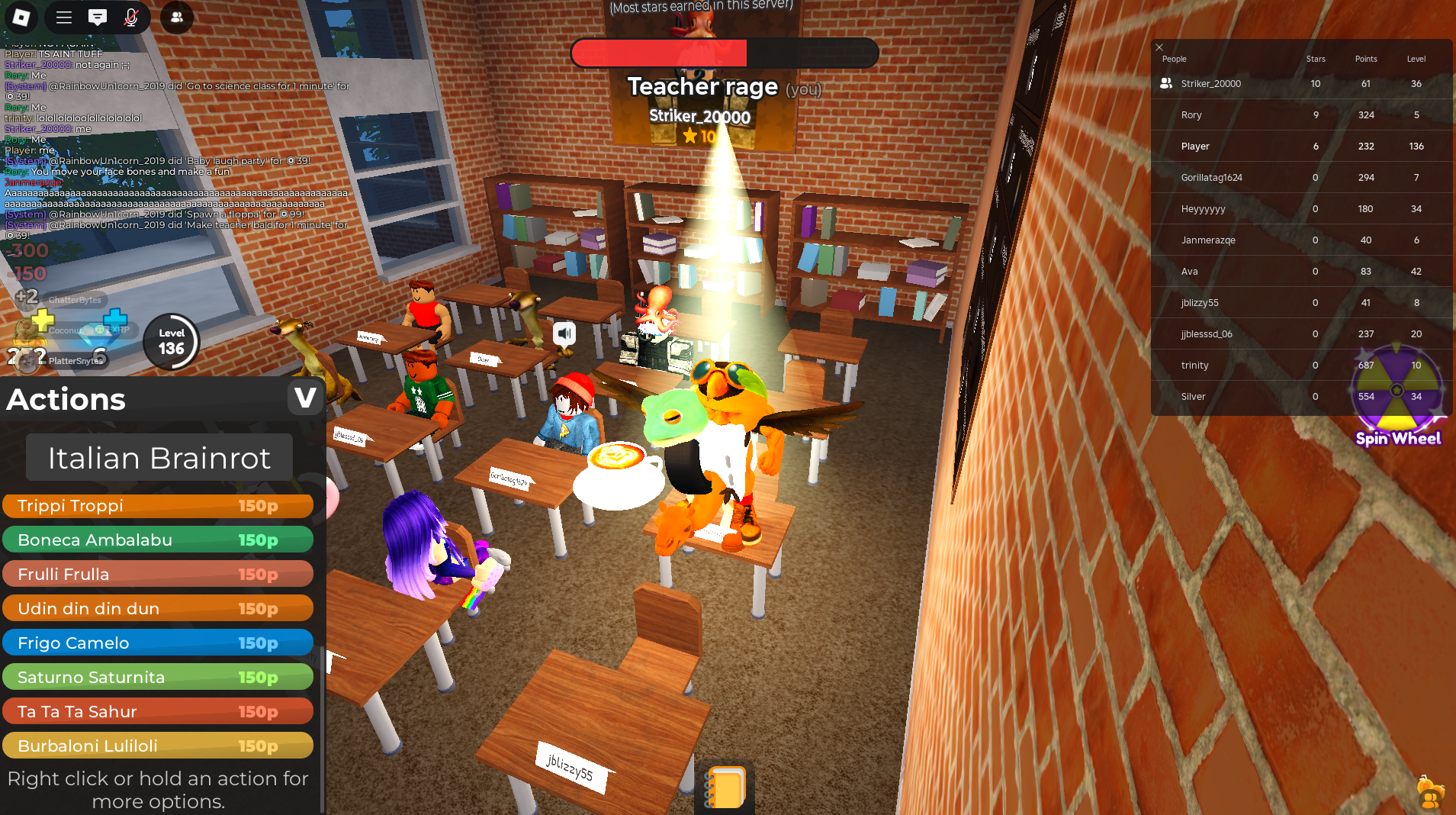Image resolution: width=1456 pixels, height=815 pixels.
Task: Pick the Frigo Camelo action
Action: coord(158,643)
